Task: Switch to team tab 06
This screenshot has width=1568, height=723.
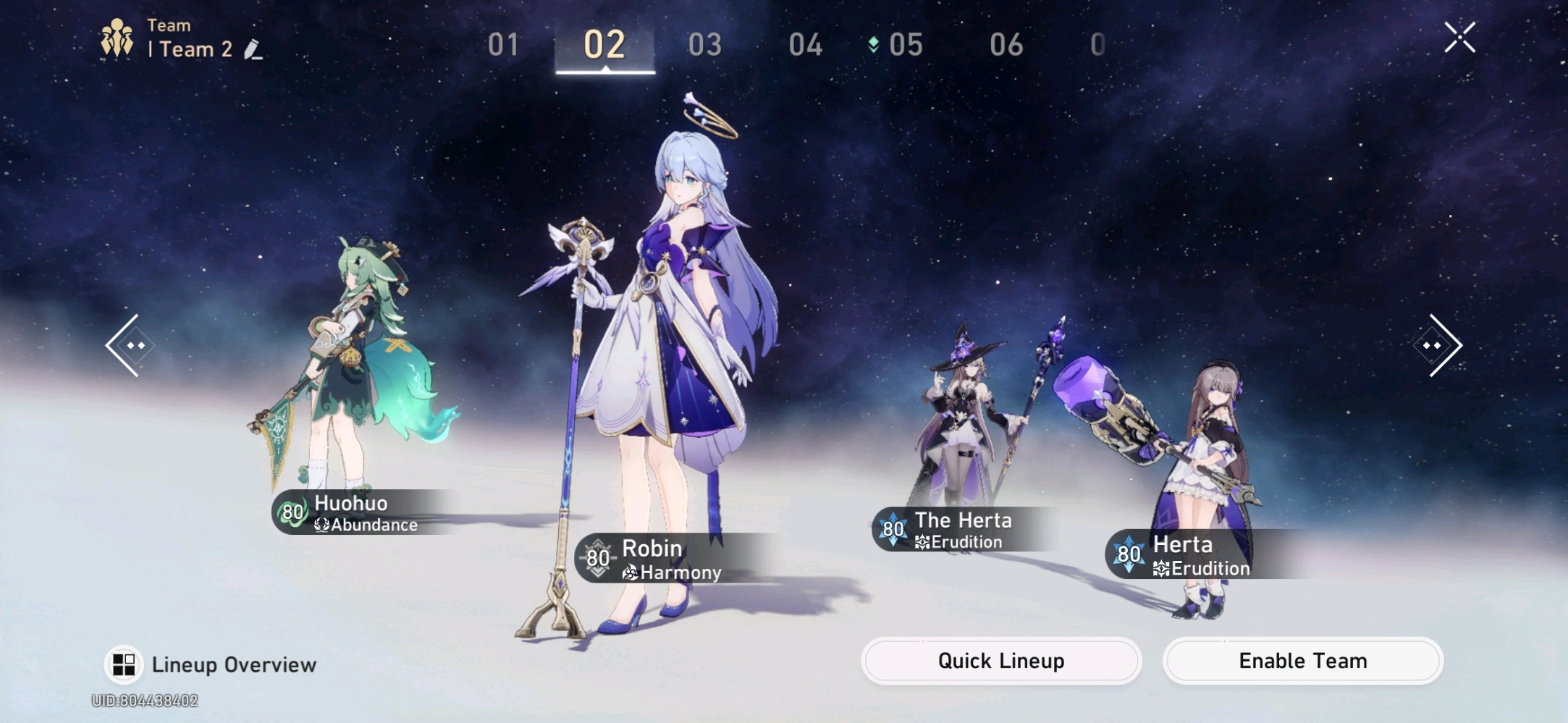Action: coord(1006,45)
